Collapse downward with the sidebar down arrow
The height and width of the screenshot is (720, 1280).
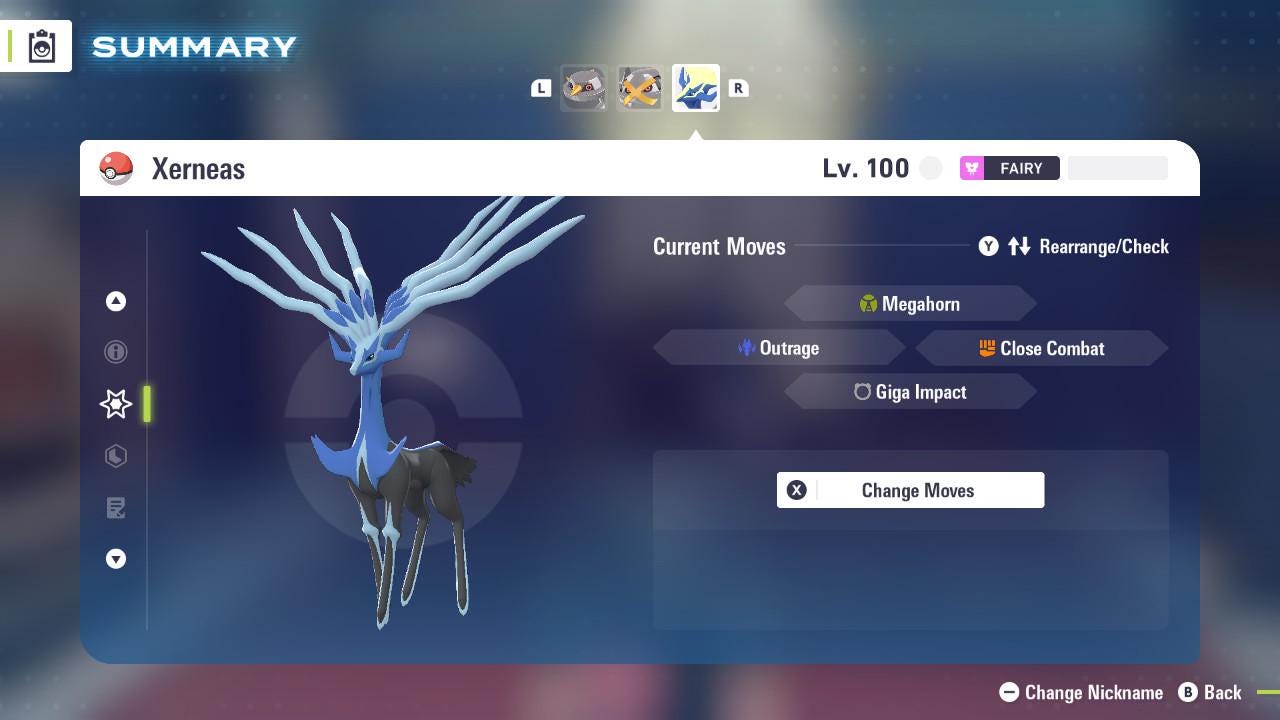click(115, 559)
